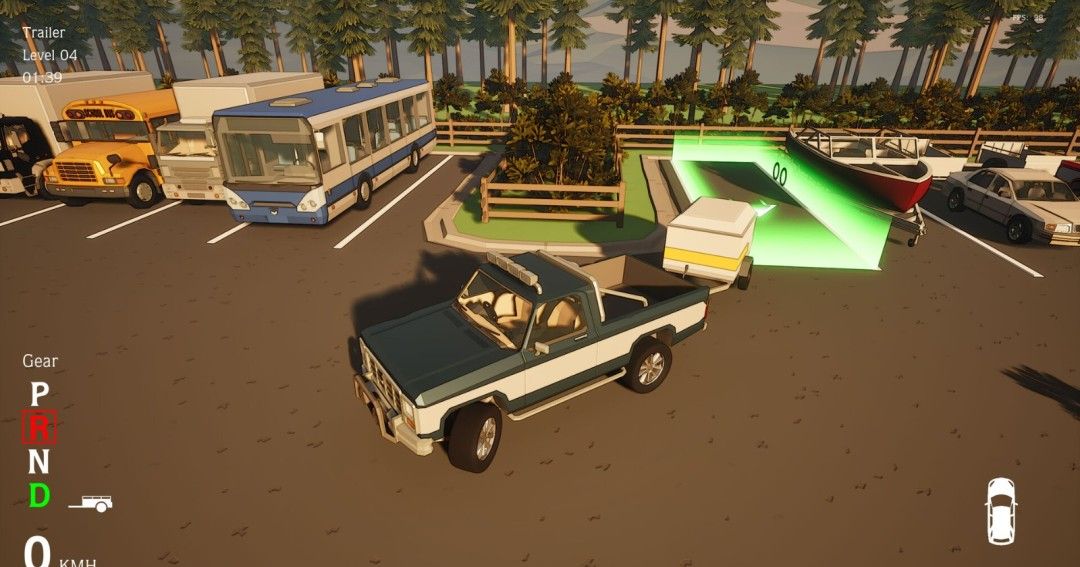The image size is (1080, 567).
Task: Select the P park gear
Action: click(x=39, y=395)
